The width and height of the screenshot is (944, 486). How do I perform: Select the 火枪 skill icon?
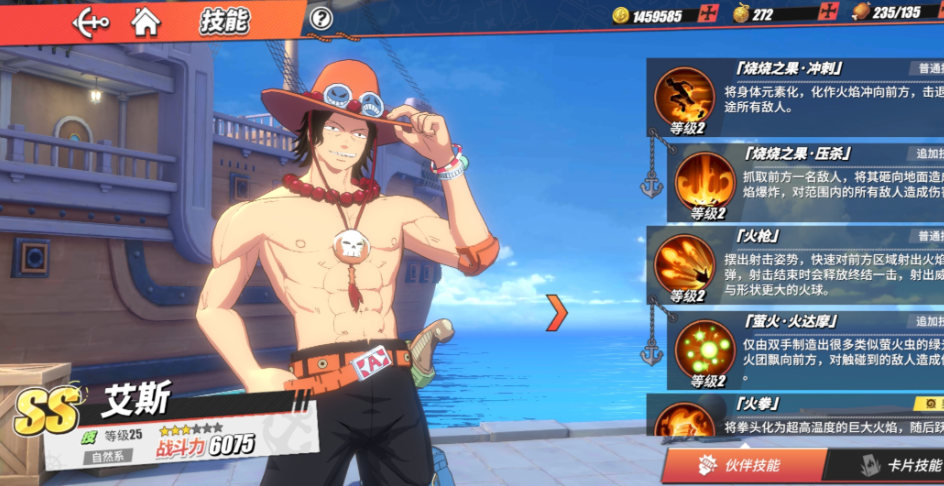(684, 263)
